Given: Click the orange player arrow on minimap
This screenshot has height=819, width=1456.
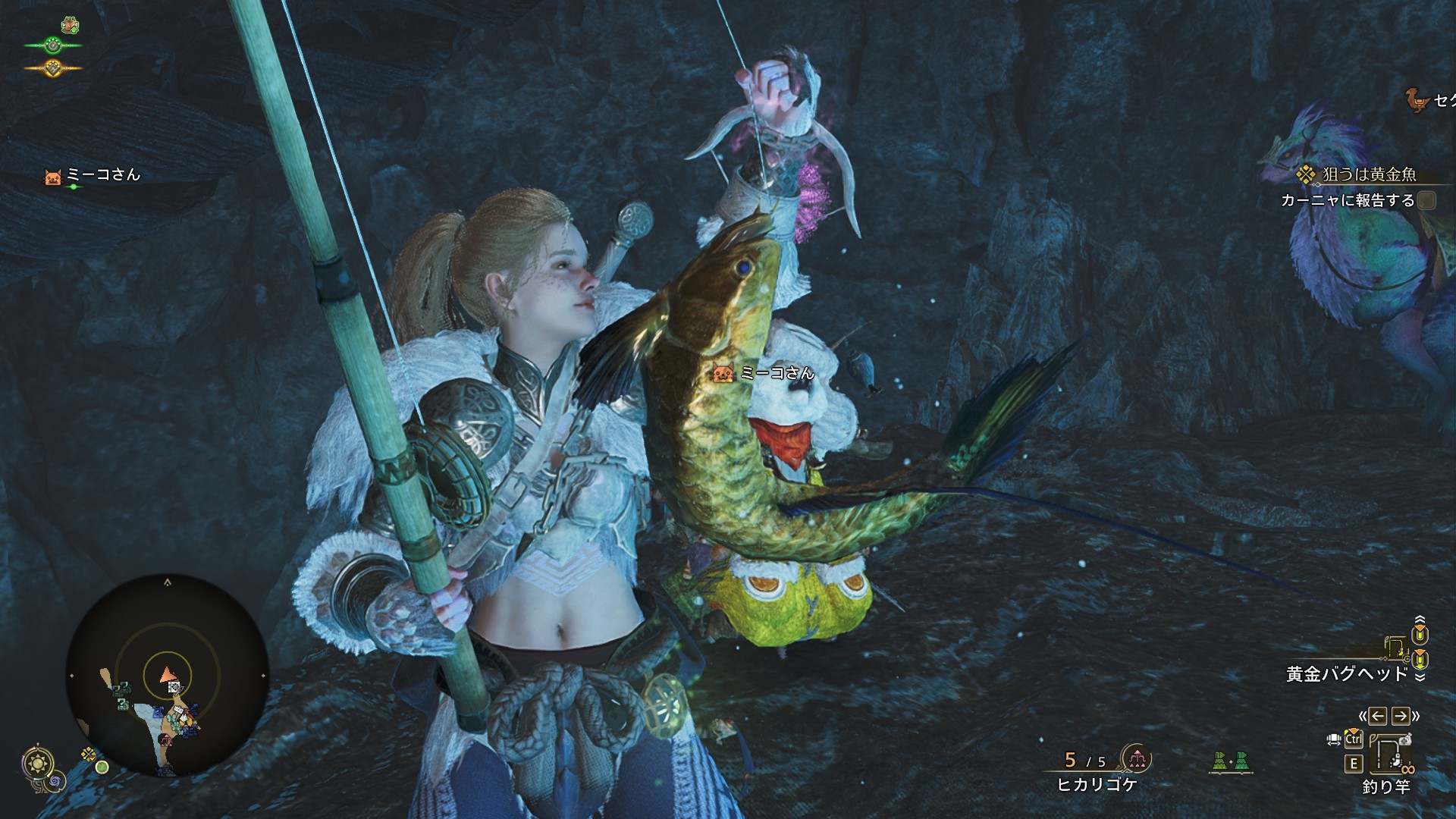Looking at the screenshot, I should 168,674.
